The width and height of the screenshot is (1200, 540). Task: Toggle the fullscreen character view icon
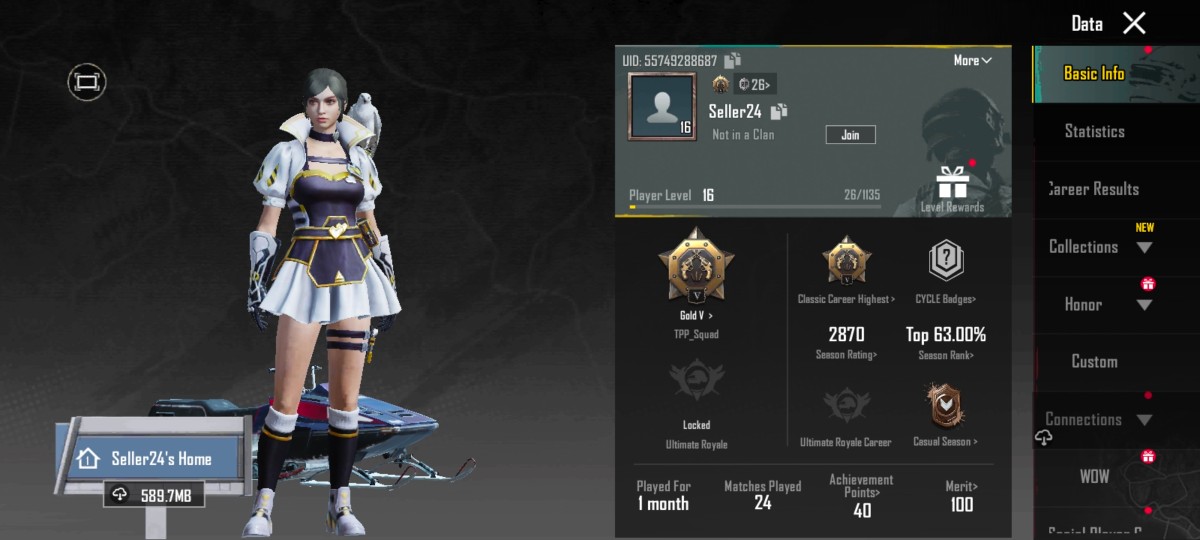(87, 82)
